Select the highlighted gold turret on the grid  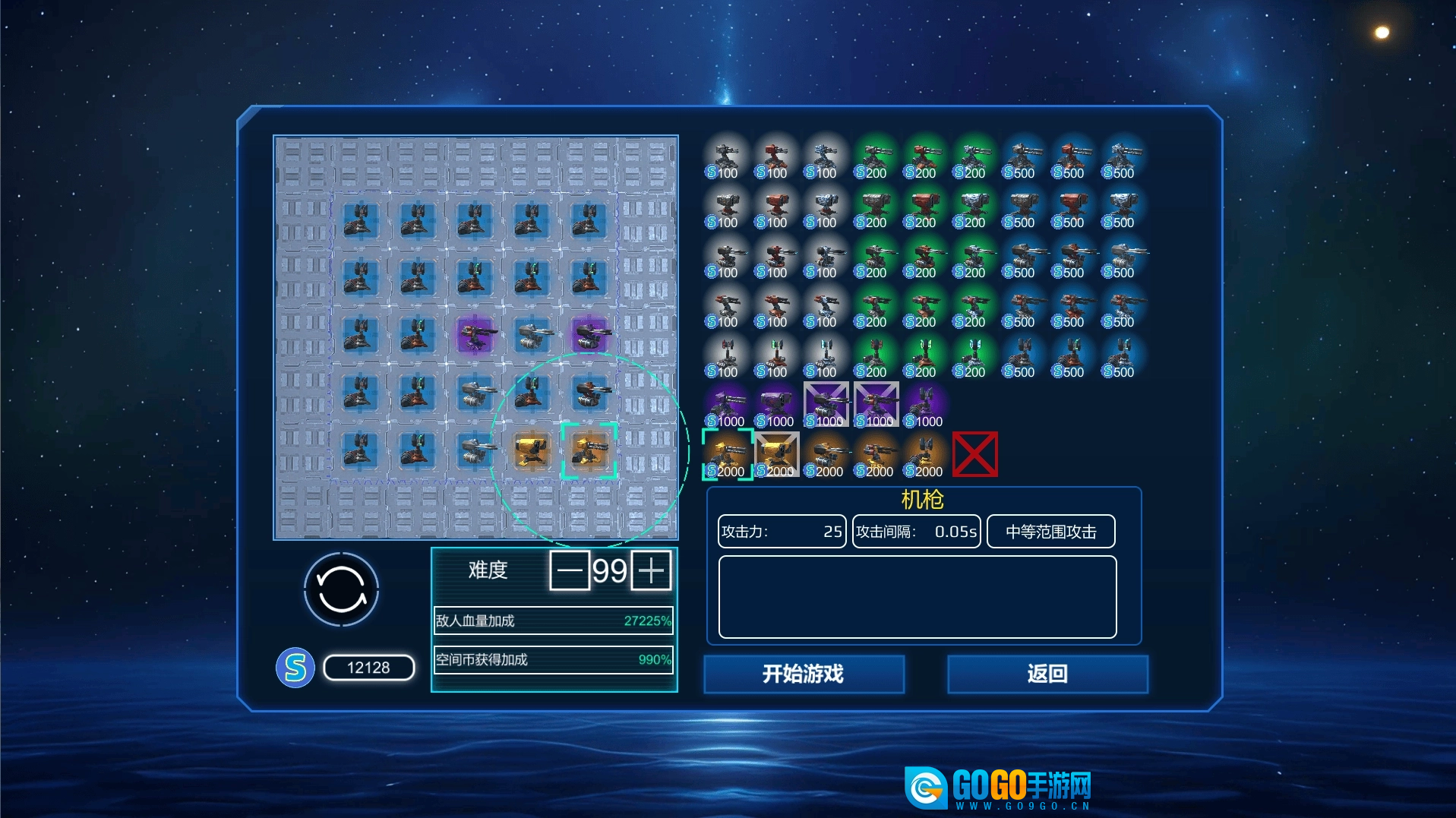pyautogui.click(x=589, y=450)
